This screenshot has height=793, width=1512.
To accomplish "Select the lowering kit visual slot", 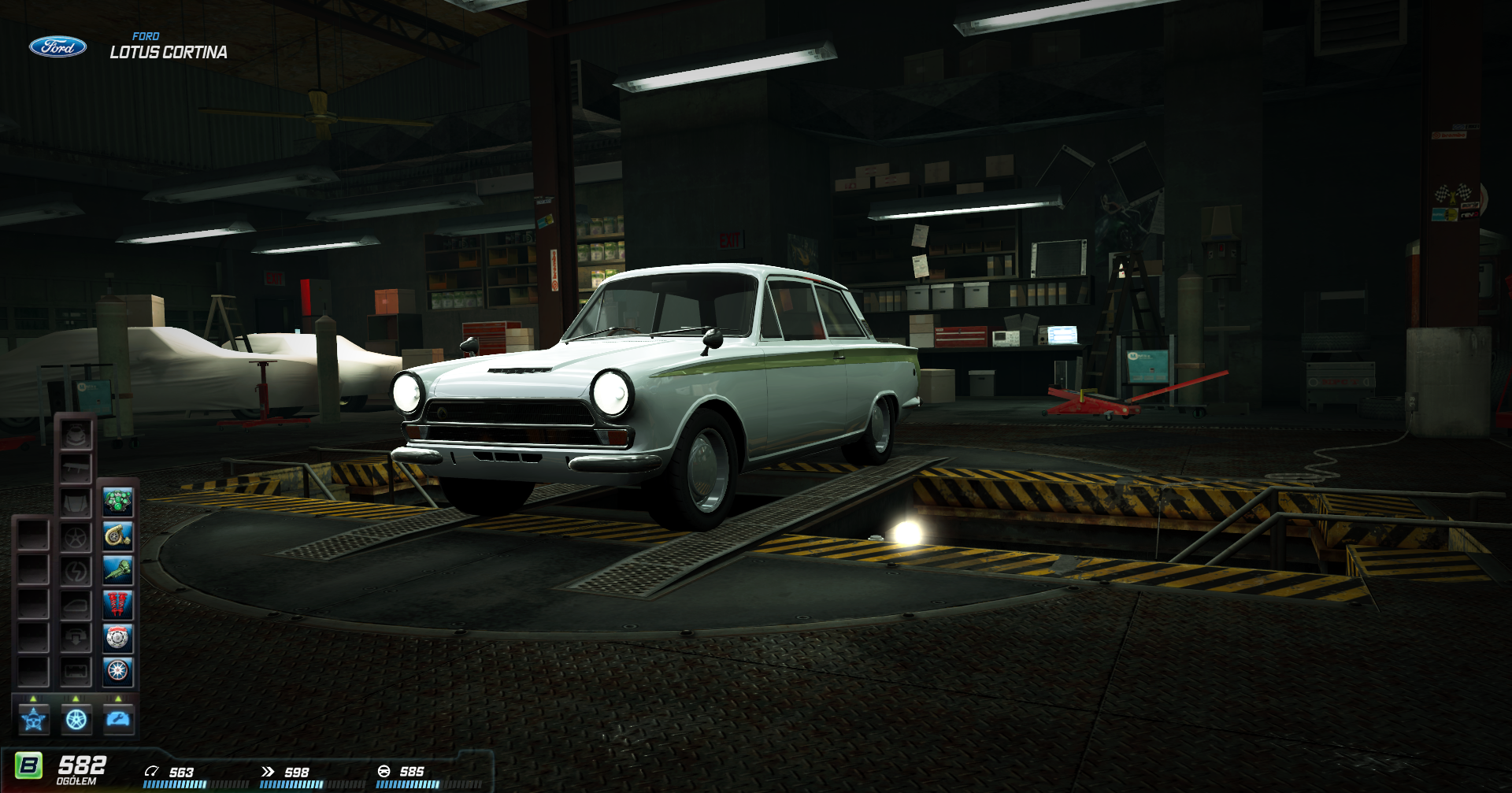I will pyautogui.click(x=76, y=638).
